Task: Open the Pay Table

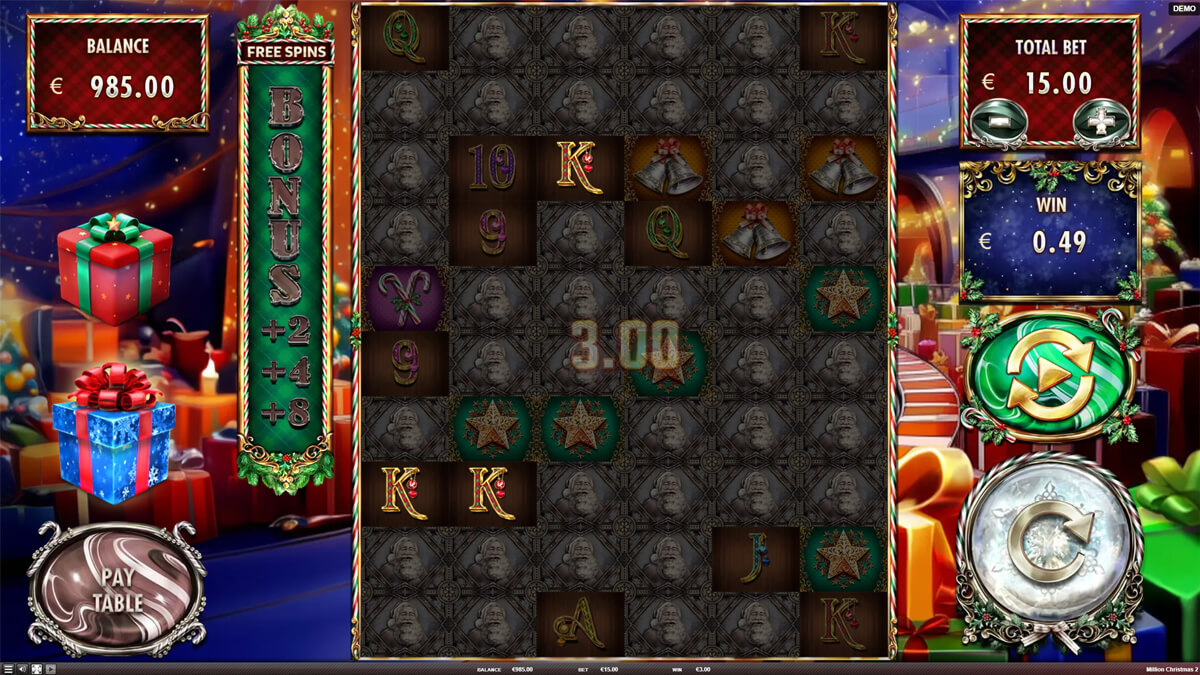Action: [x=118, y=590]
